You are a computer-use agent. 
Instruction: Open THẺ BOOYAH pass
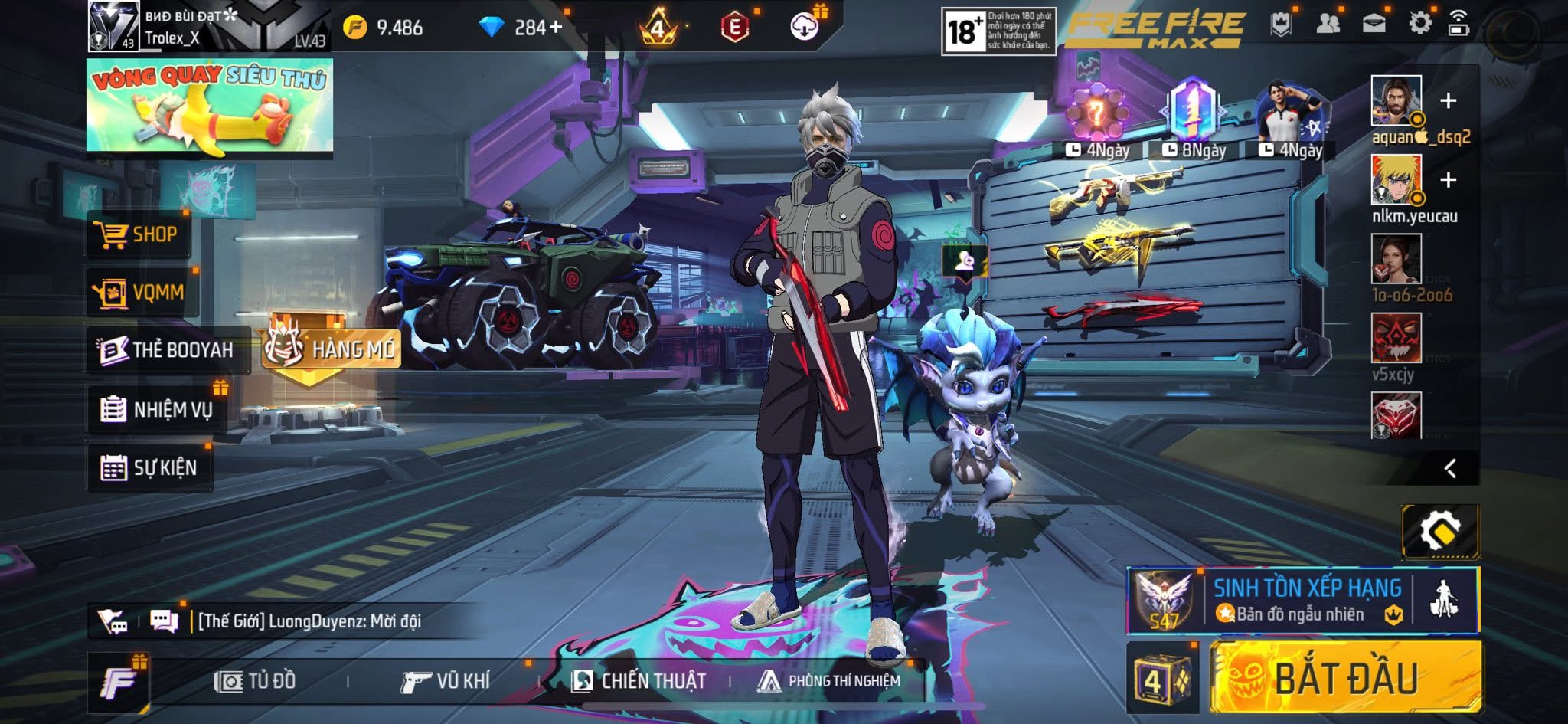tap(167, 350)
